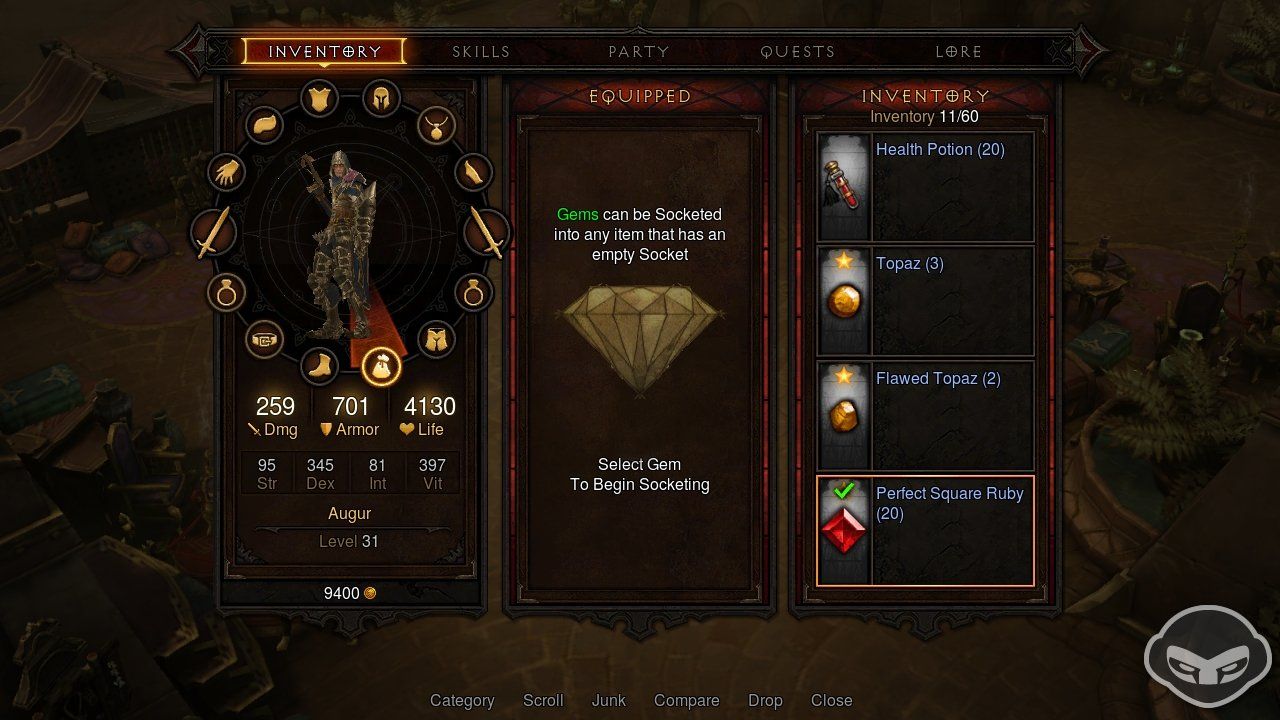Toggle the star on Flawed Topaz
The width and height of the screenshot is (1280, 720).
click(843, 377)
